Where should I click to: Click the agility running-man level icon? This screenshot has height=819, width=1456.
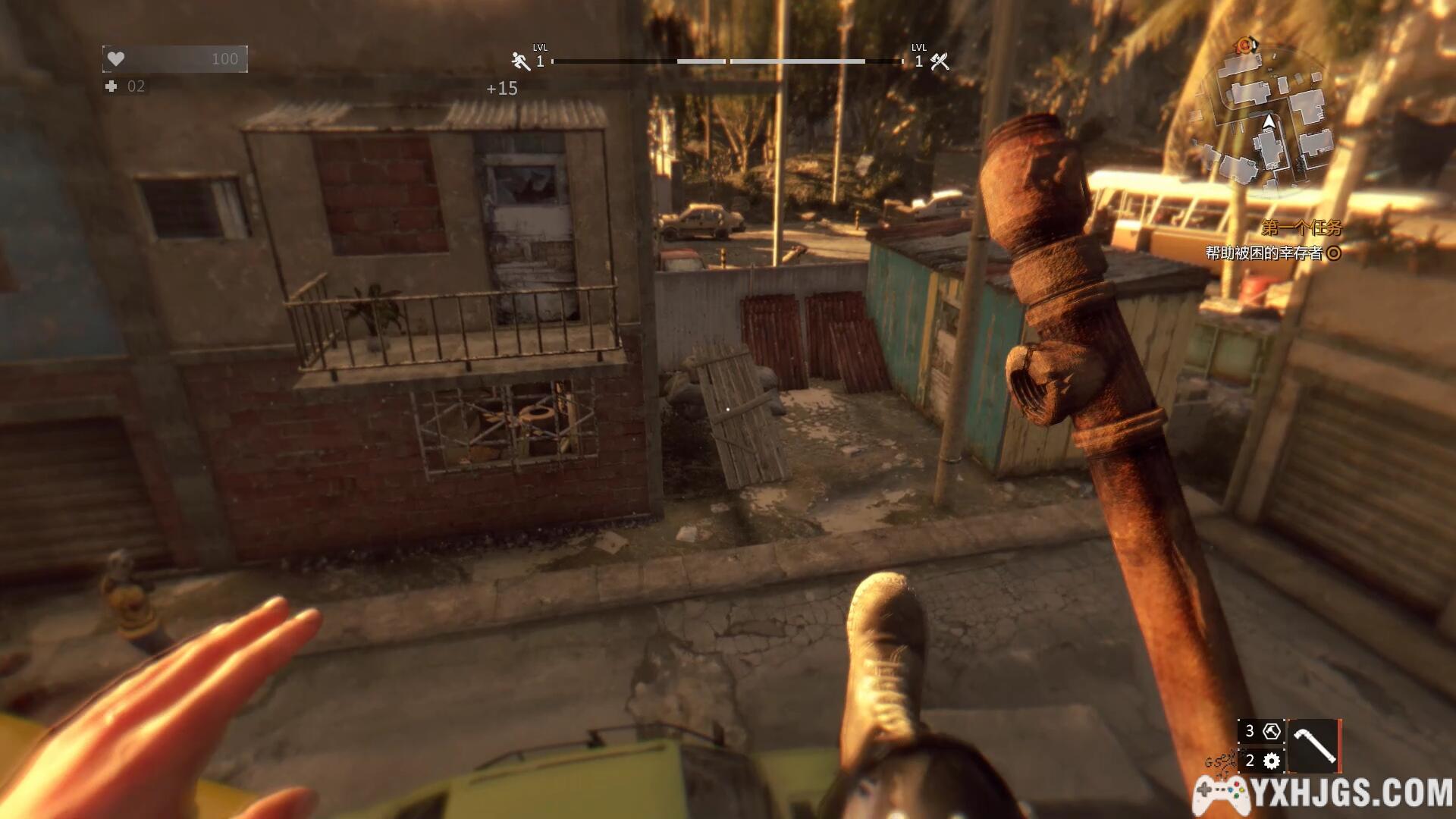520,61
